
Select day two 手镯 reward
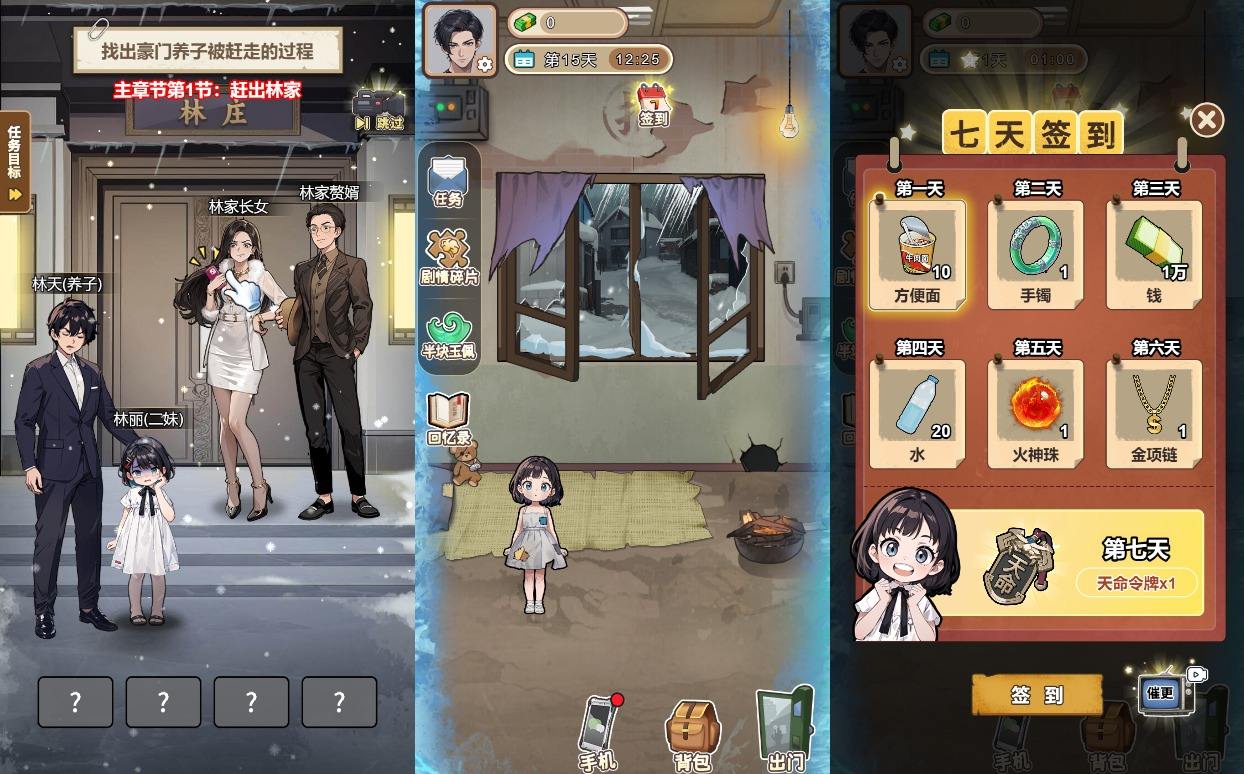[1036, 254]
